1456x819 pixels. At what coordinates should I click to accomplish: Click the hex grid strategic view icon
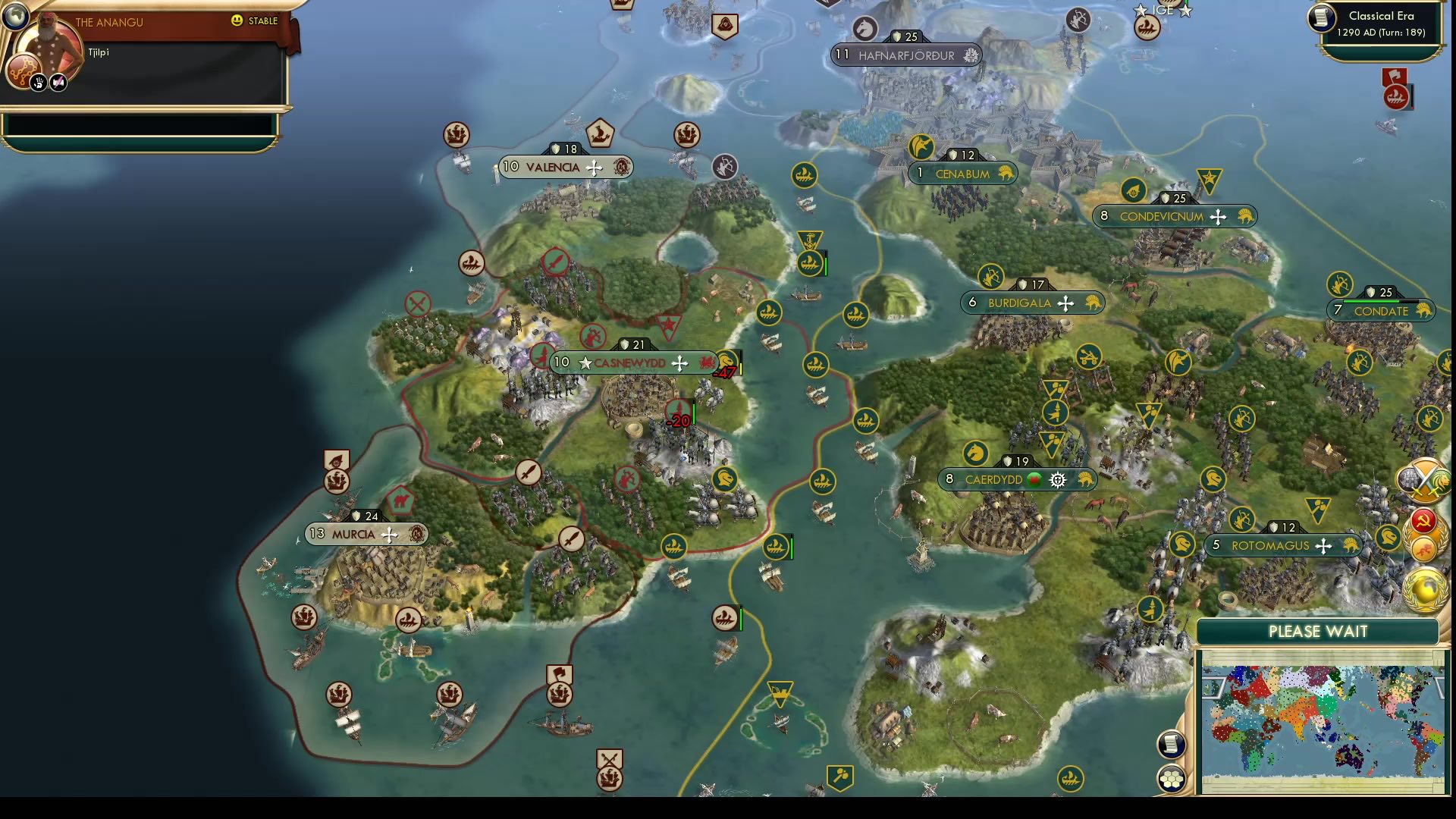[x=1172, y=777]
